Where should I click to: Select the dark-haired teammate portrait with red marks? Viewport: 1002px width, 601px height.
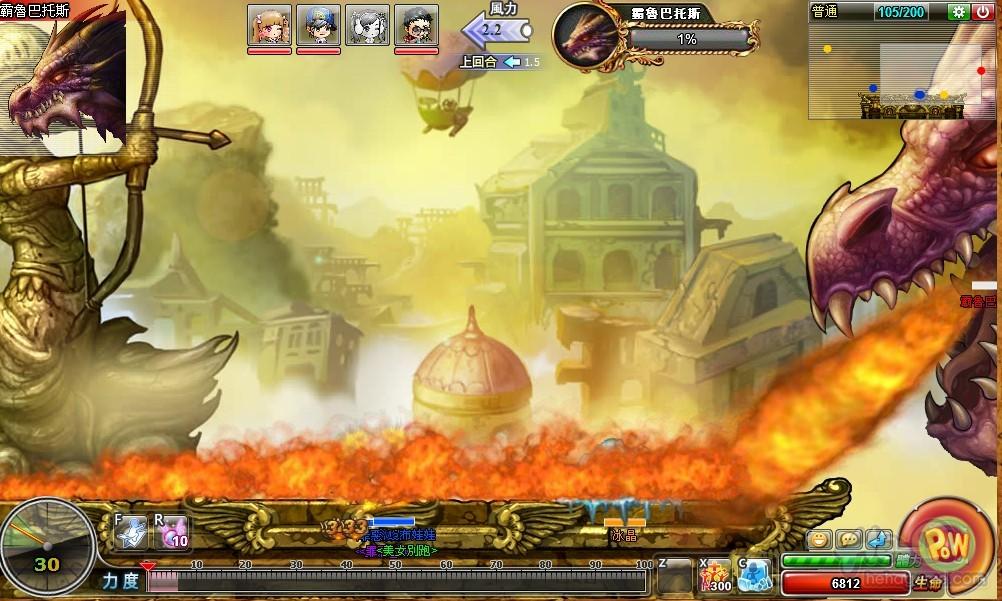[x=416, y=25]
